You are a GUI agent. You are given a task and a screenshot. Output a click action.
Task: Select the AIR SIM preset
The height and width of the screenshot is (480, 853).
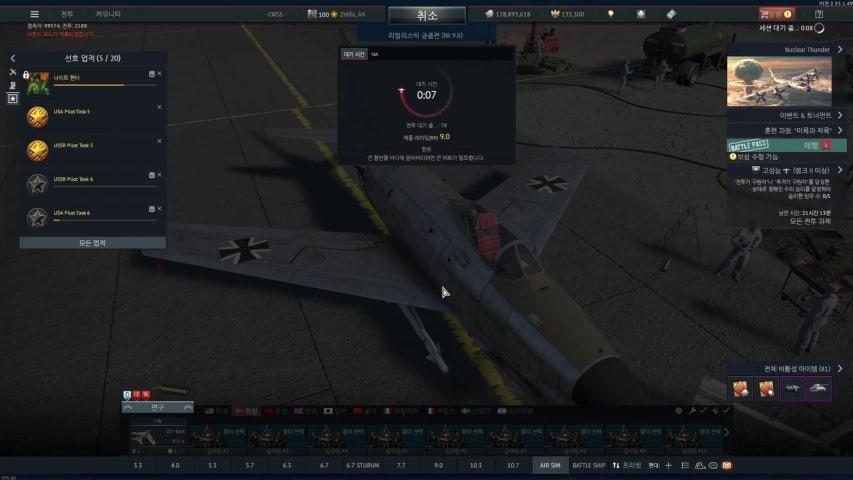tap(550, 465)
